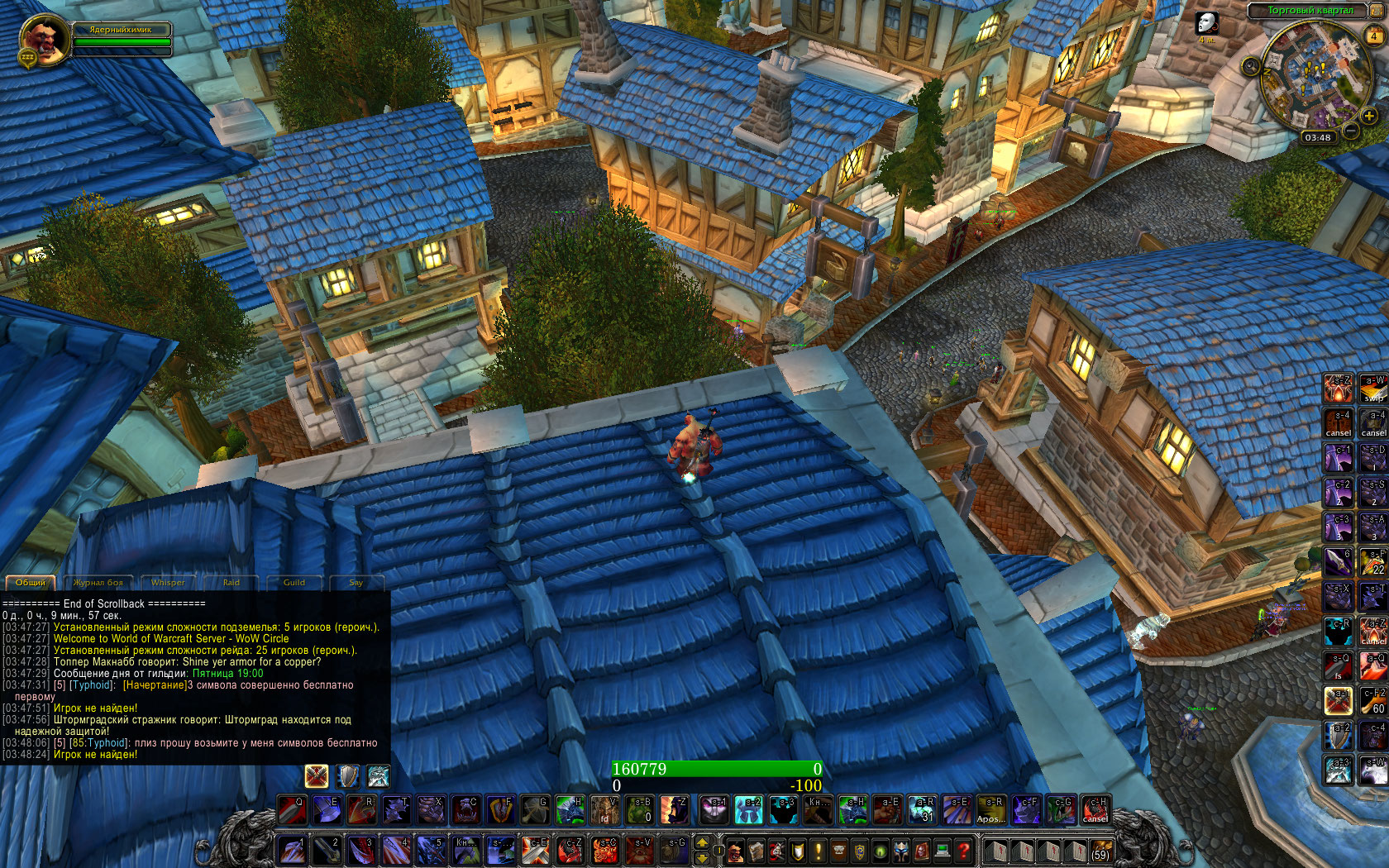Open the minimap tracking magnifier button
Viewport: 1389px width, 868px height.
[1251, 66]
